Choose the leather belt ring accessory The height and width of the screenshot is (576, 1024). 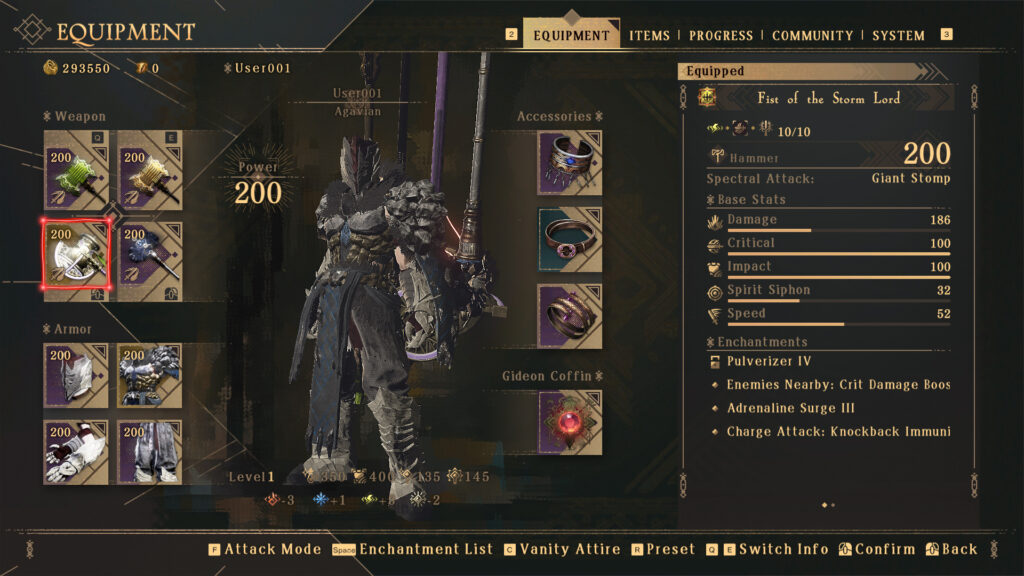pyautogui.click(x=570, y=240)
